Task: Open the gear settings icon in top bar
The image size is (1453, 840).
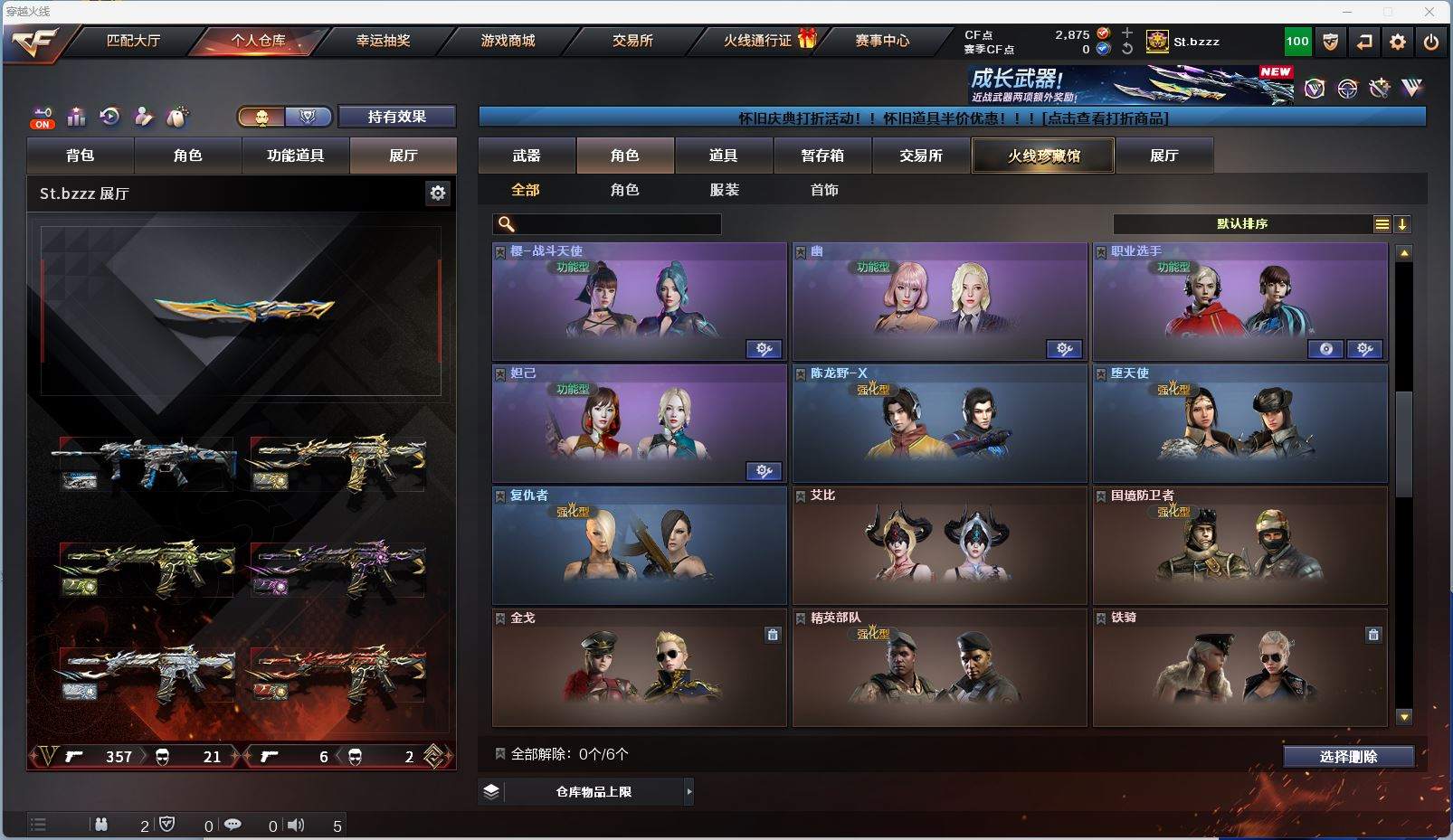Action: (1398, 42)
